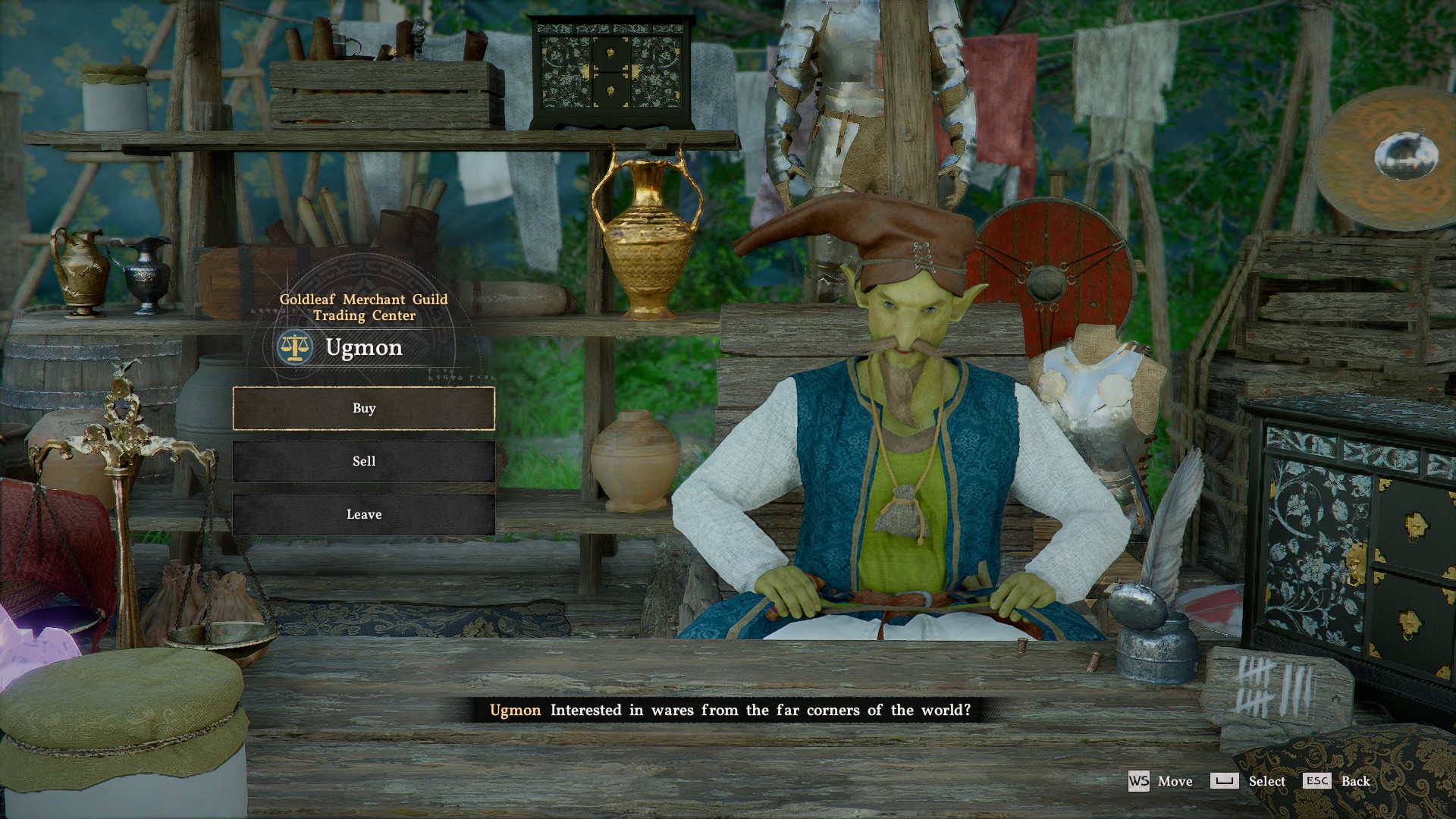Toggle highlight on the Leave option

pos(366,514)
